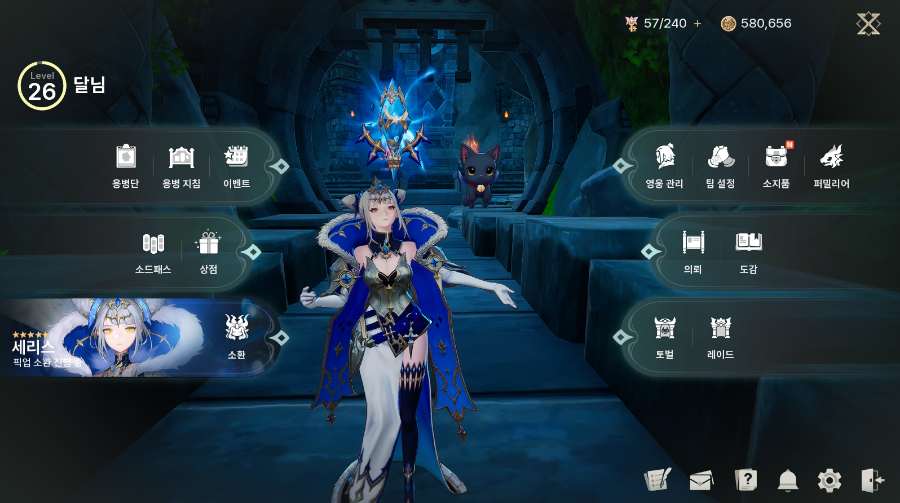Viewport: 900px width, 503px height.
Task: Open the 상점 shop
Action: tap(208, 250)
